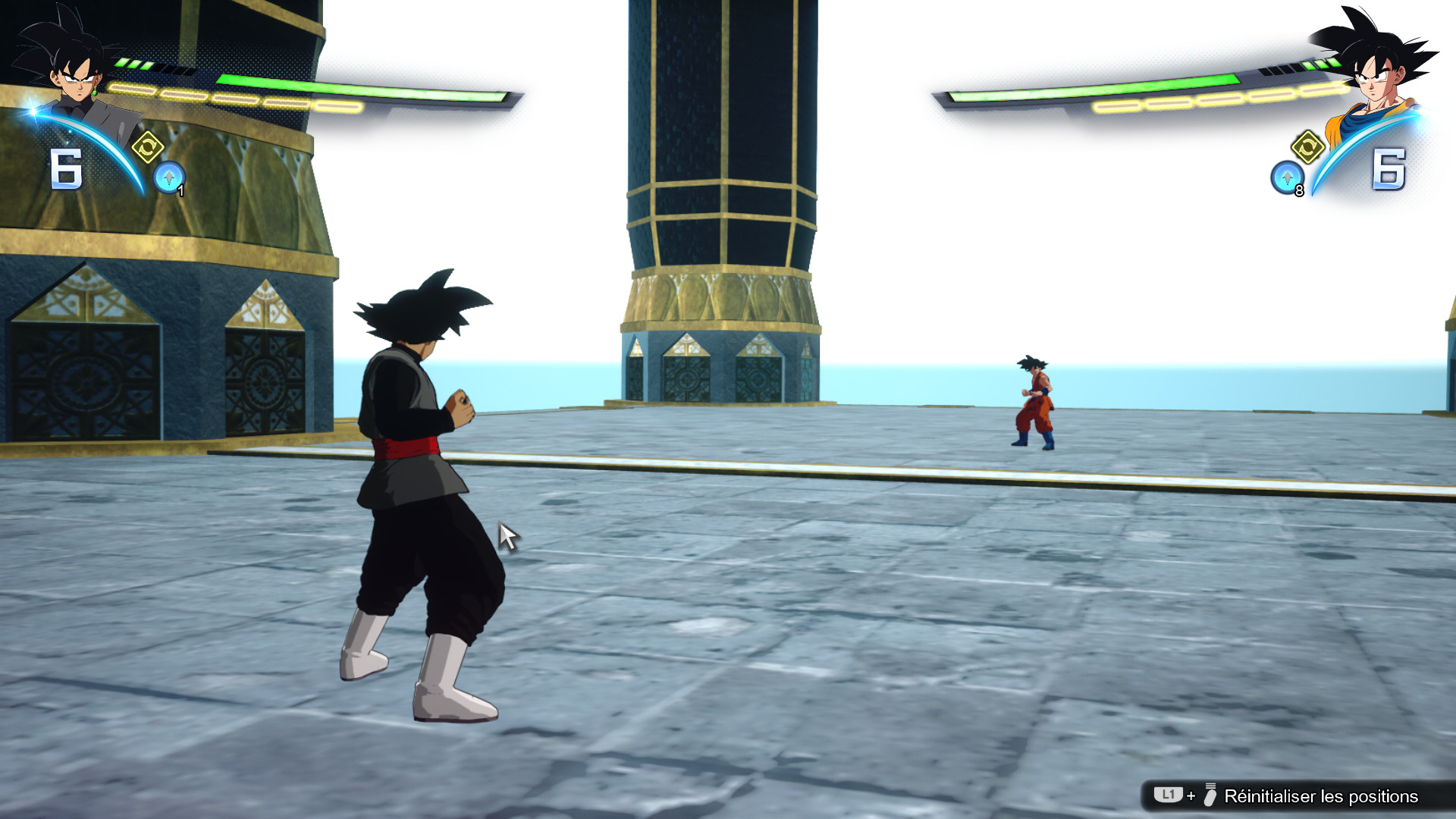
Task: Click the yellow switch icon beside Goku
Action: pyautogui.click(x=1307, y=146)
